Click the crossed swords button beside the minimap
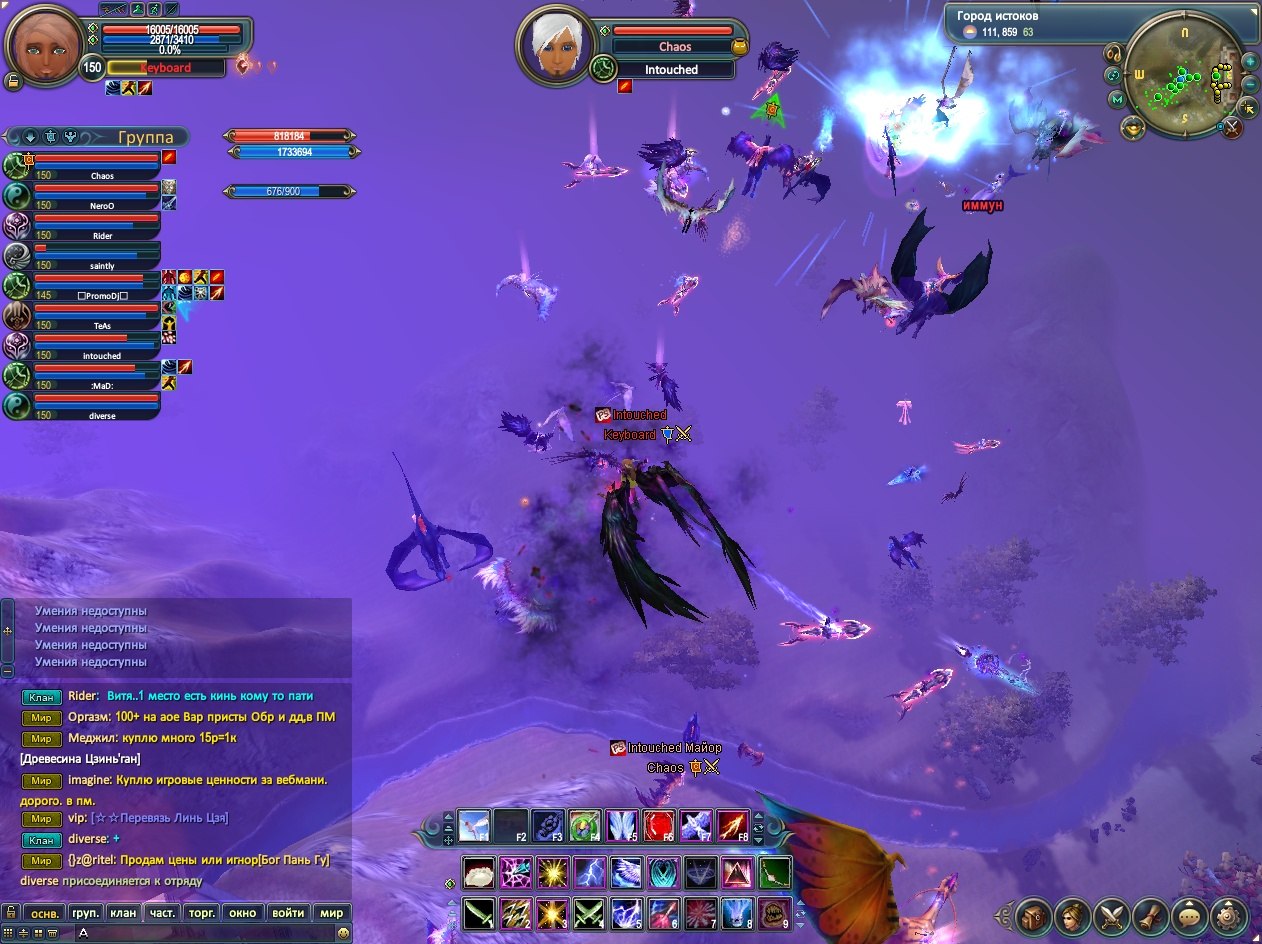This screenshot has height=944, width=1262. 1233,127
